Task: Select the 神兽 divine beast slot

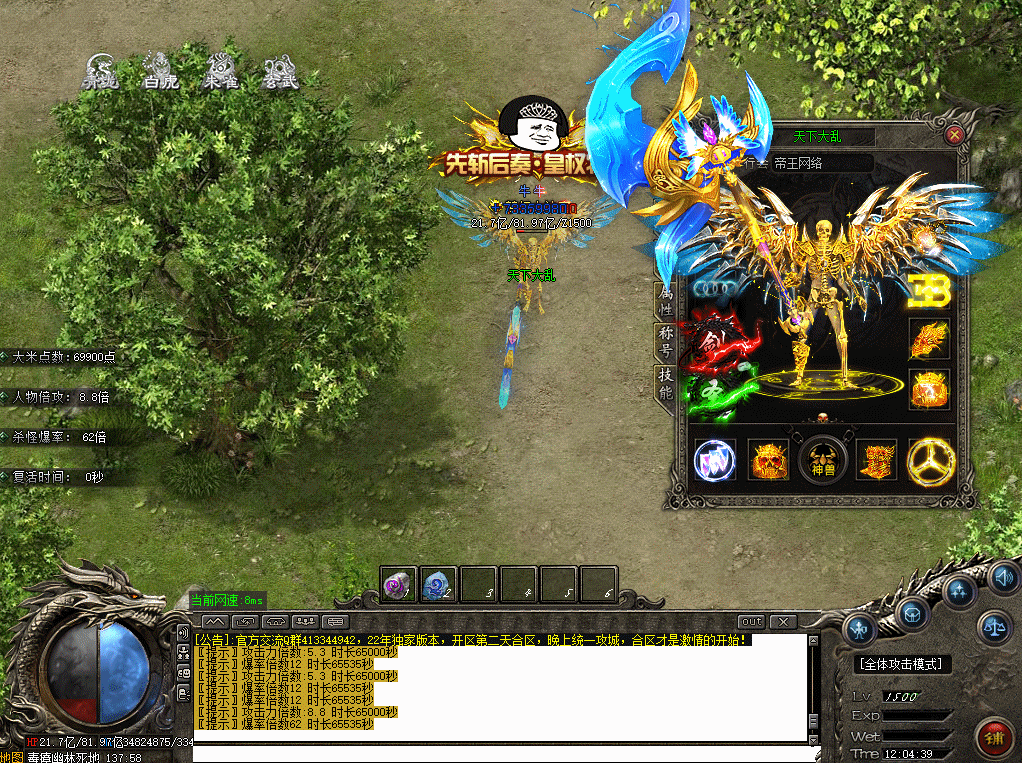Action: coord(823,461)
